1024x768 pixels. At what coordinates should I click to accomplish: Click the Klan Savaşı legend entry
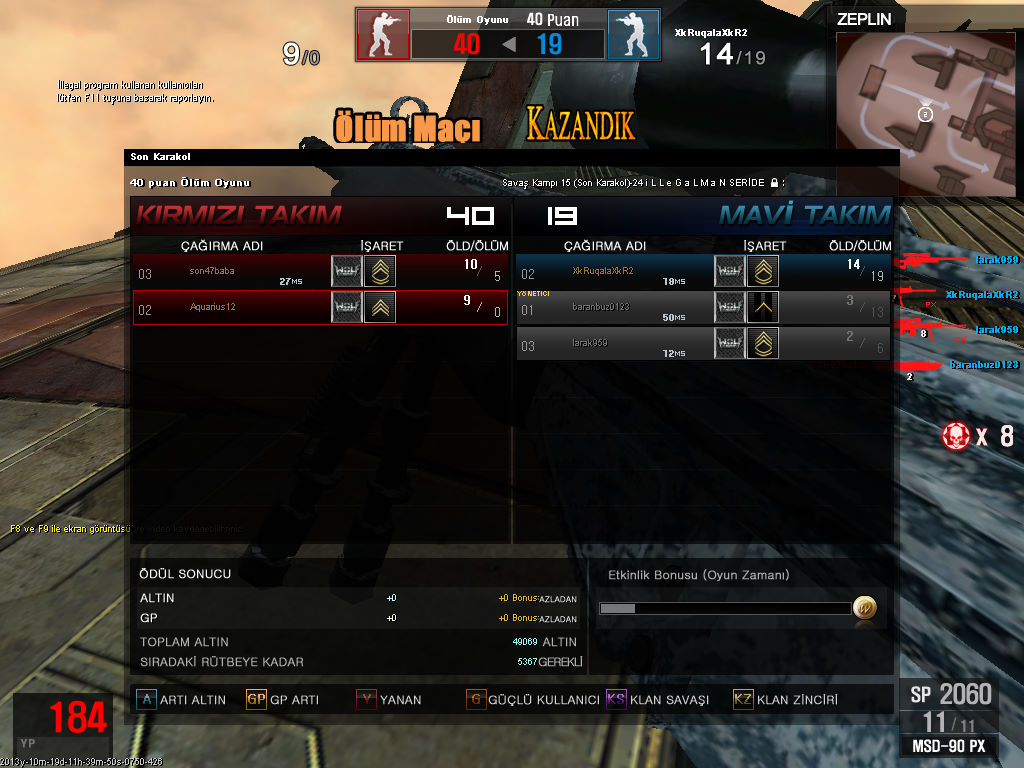pos(658,700)
